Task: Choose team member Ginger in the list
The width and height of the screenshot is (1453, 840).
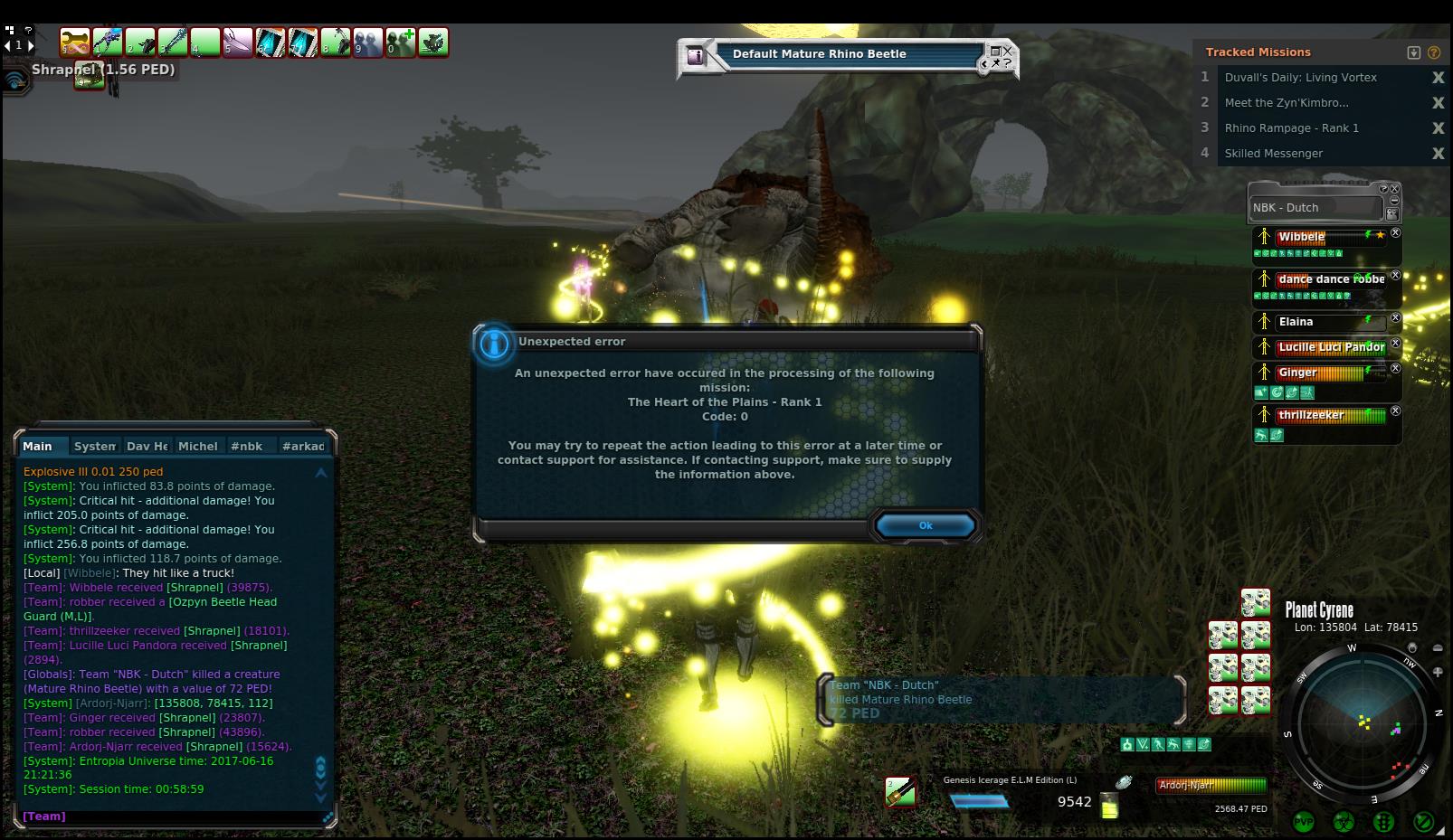Action: [x=1297, y=373]
